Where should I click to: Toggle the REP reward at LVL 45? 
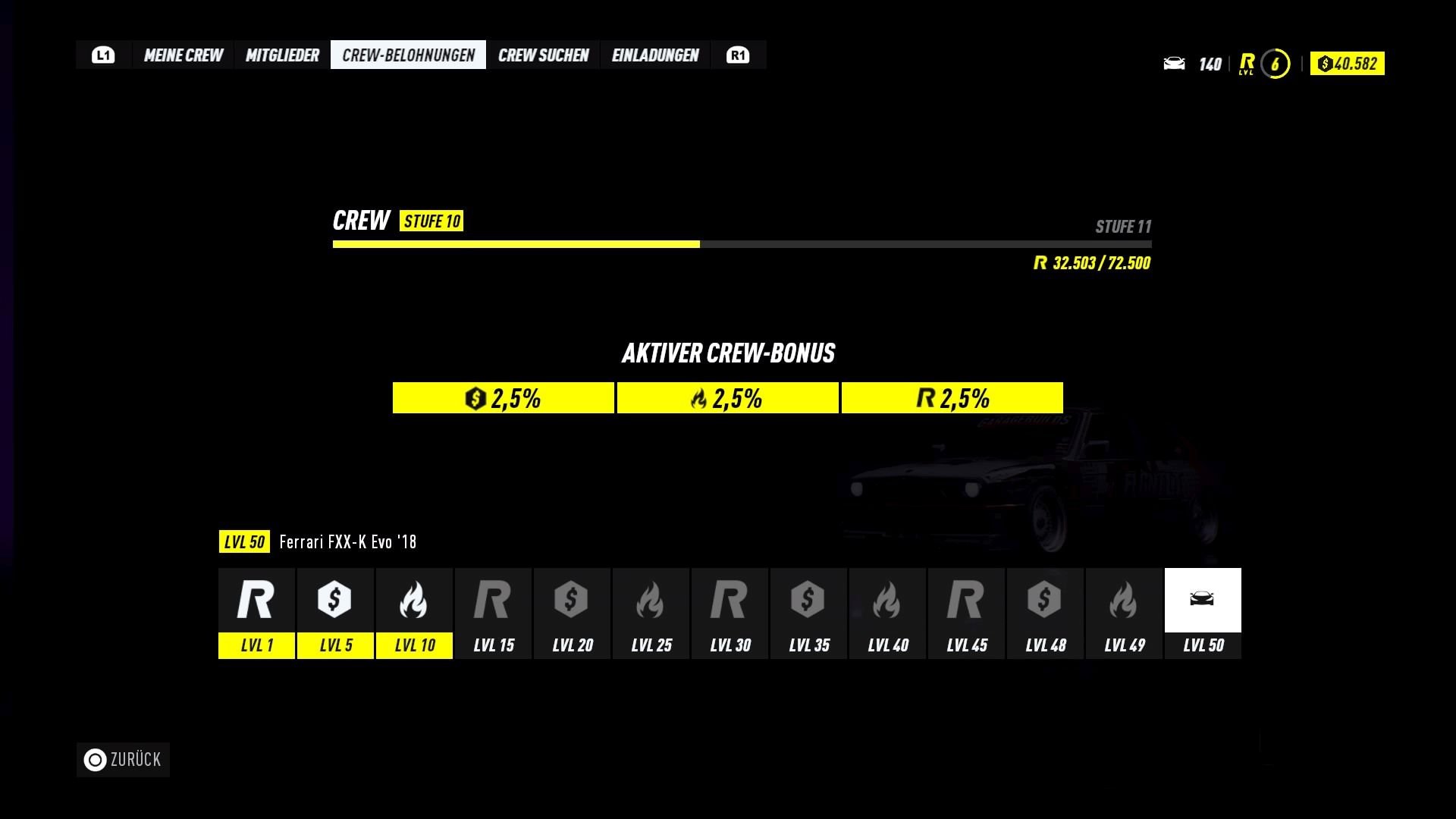pyautogui.click(x=966, y=600)
